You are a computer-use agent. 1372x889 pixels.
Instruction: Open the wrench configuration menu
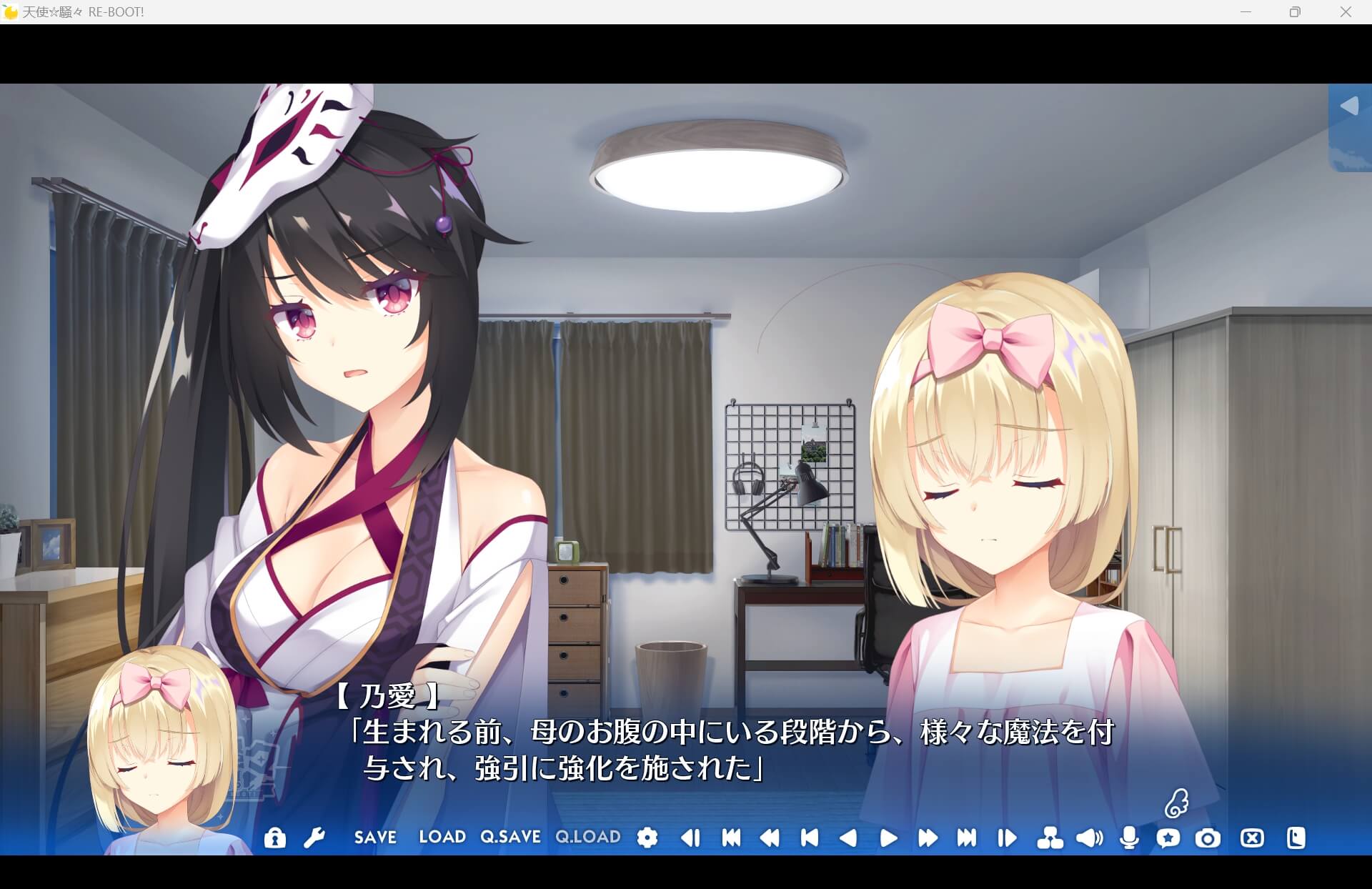[315, 838]
